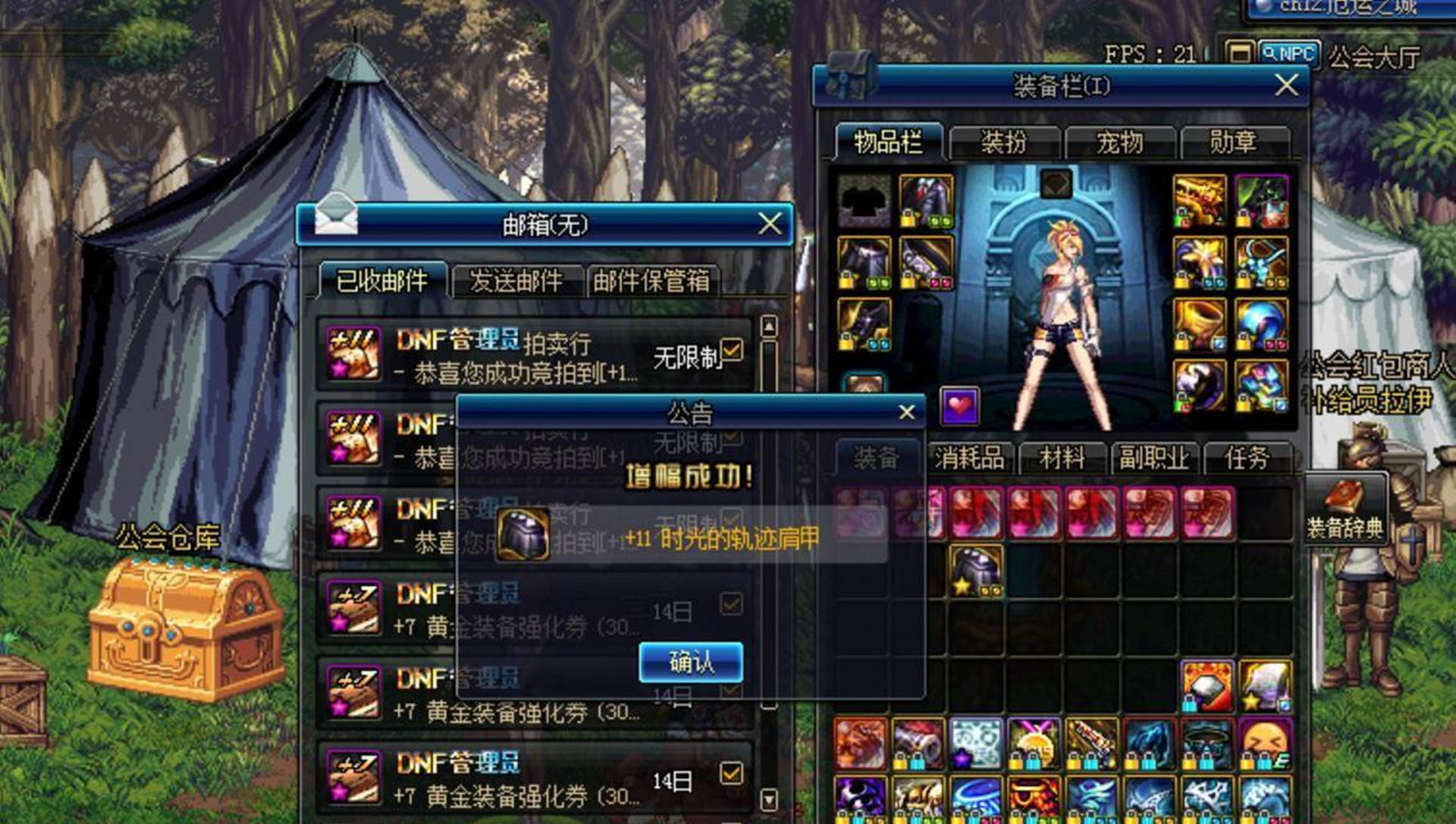Image resolution: width=1456 pixels, height=824 pixels.
Task: Toggle checkbox on first auction mail
Action: tap(732, 350)
